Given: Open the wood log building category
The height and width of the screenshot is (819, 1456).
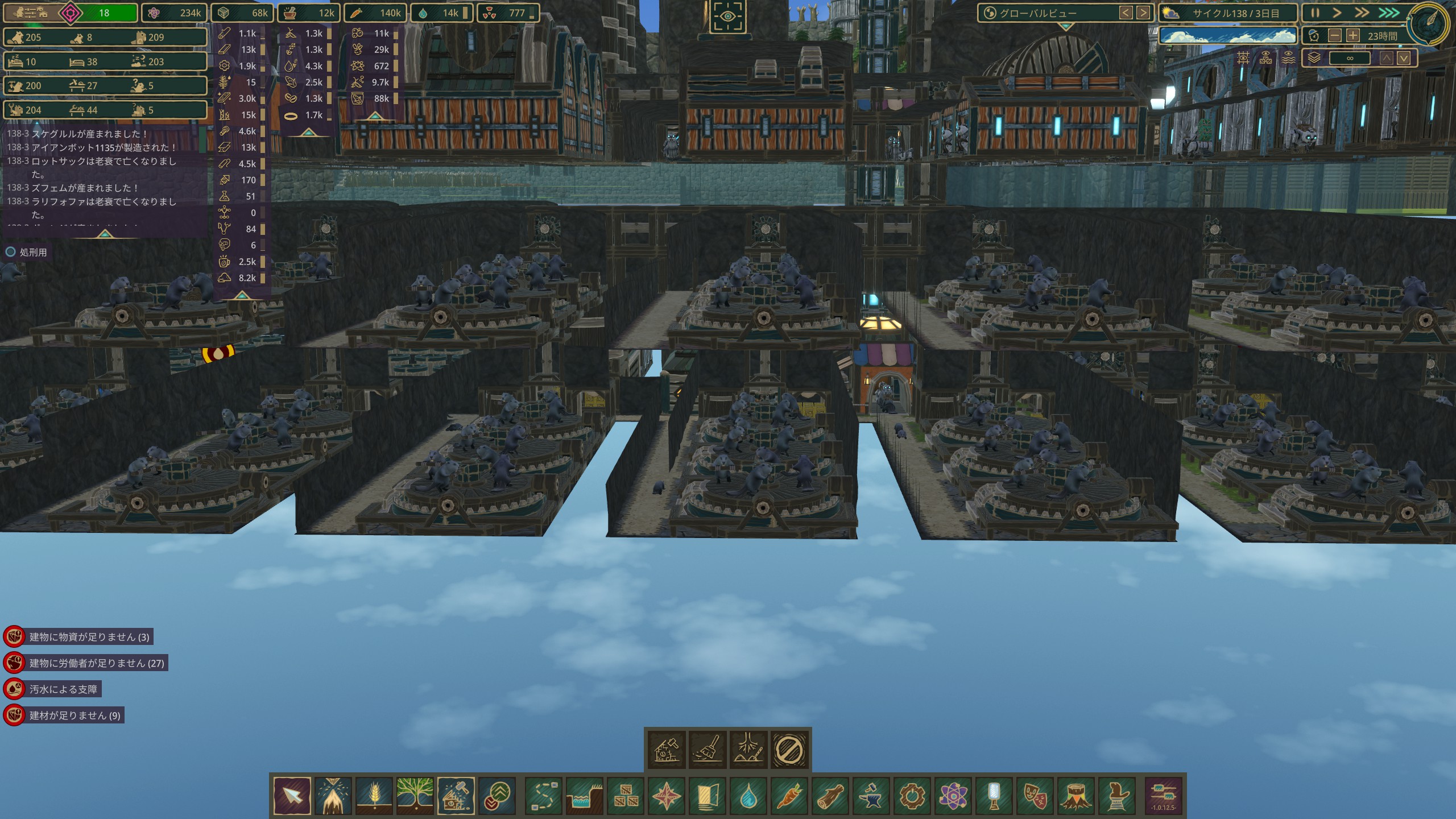Looking at the screenshot, I should pyautogui.click(x=830, y=796).
